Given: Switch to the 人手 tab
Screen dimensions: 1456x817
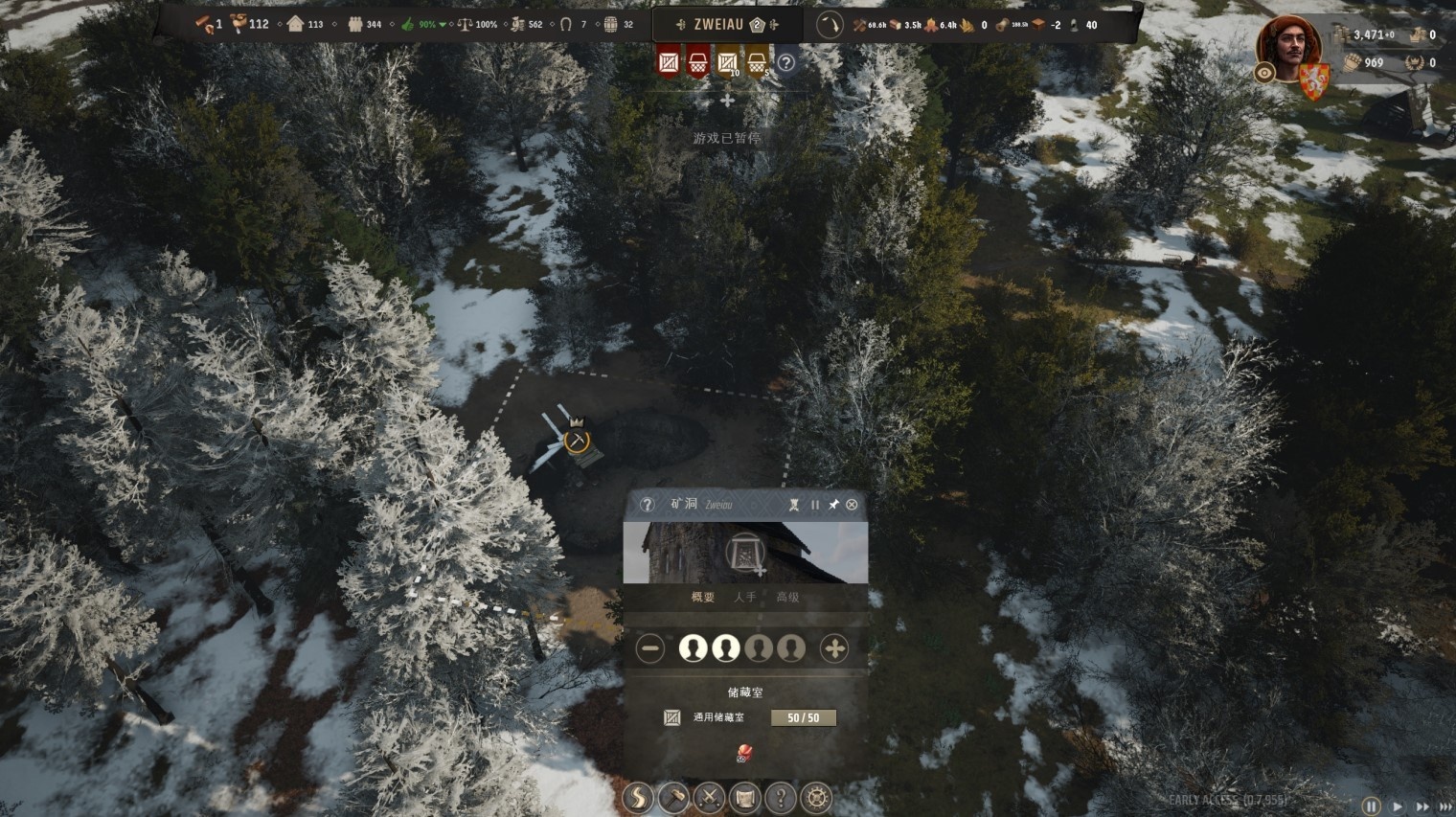Looking at the screenshot, I should click(744, 598).
